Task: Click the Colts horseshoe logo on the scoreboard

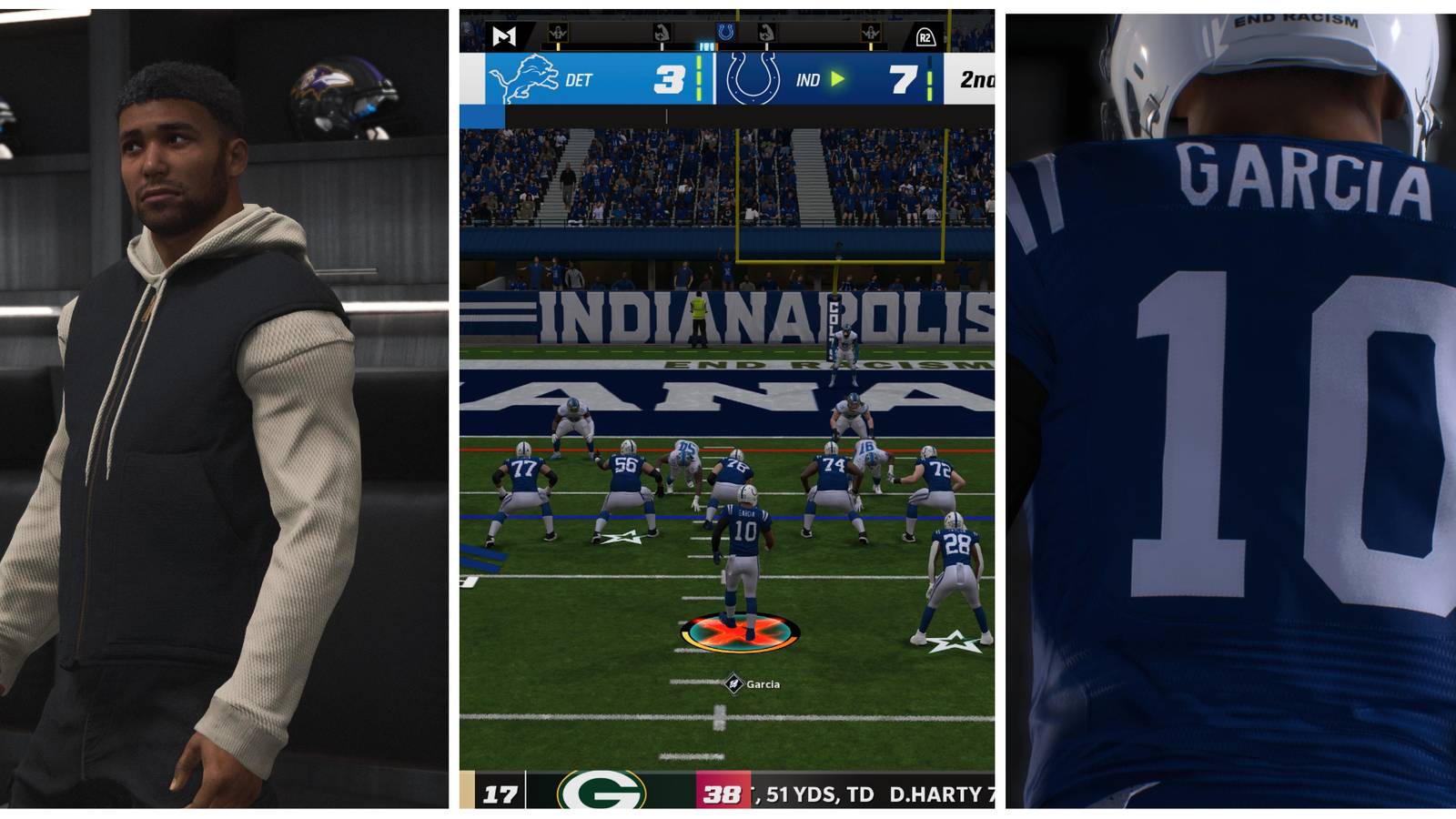Action: click(752, 76)
